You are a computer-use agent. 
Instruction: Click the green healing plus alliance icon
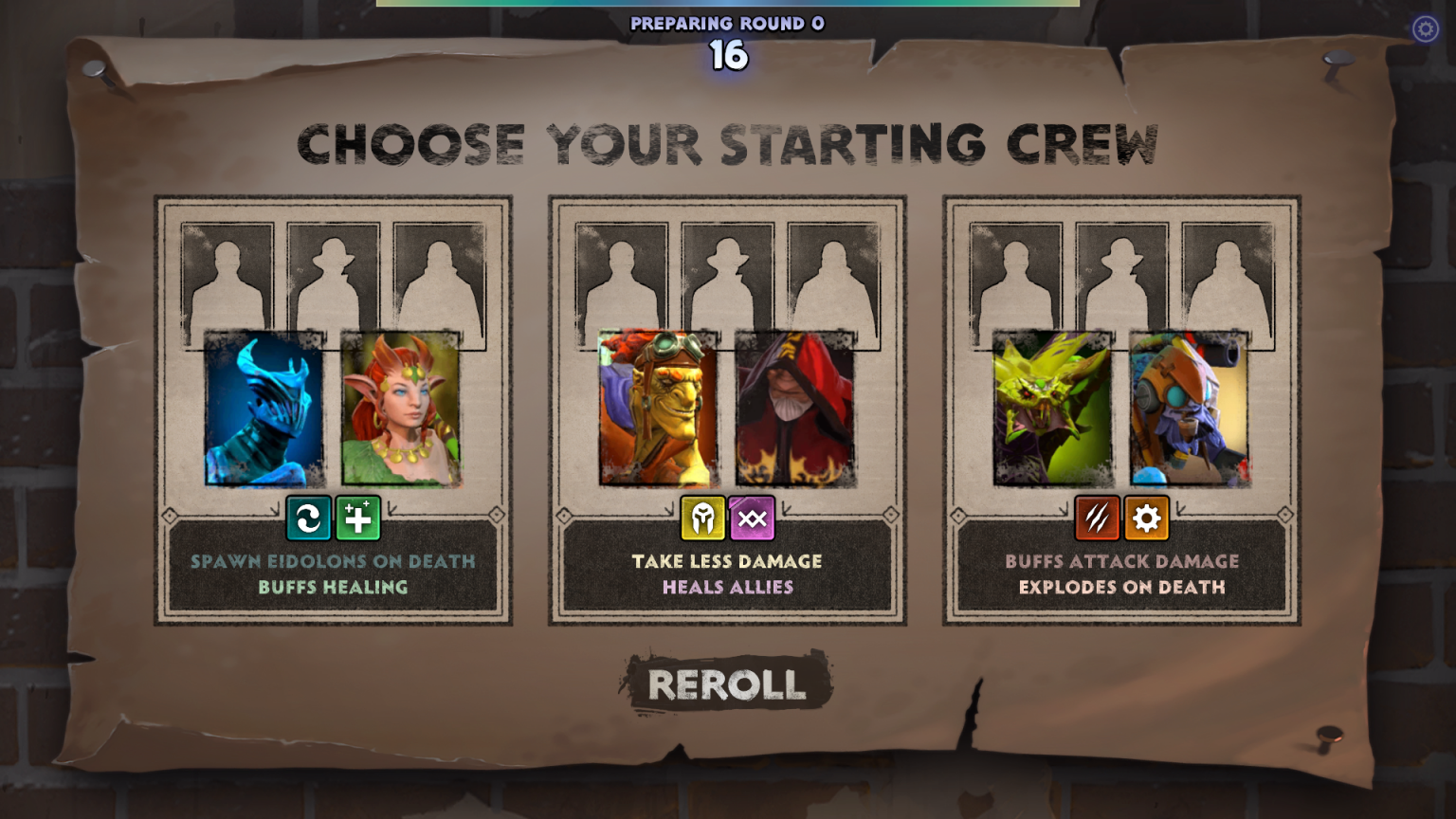point(358,519)
